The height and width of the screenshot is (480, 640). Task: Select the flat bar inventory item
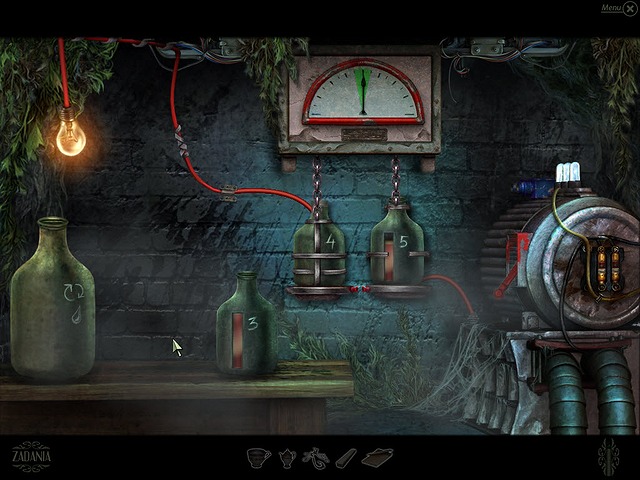click(x=345, y=458)
